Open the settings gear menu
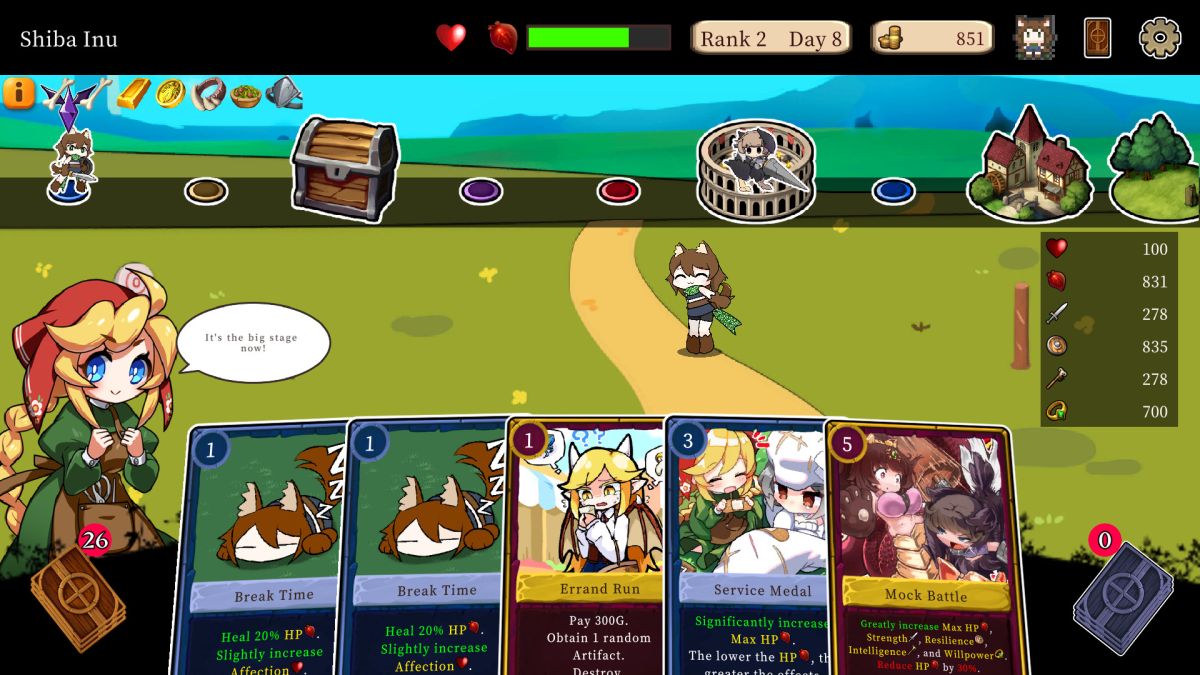The height and width of the screenshot is (675, 1200). (1160, 38)
